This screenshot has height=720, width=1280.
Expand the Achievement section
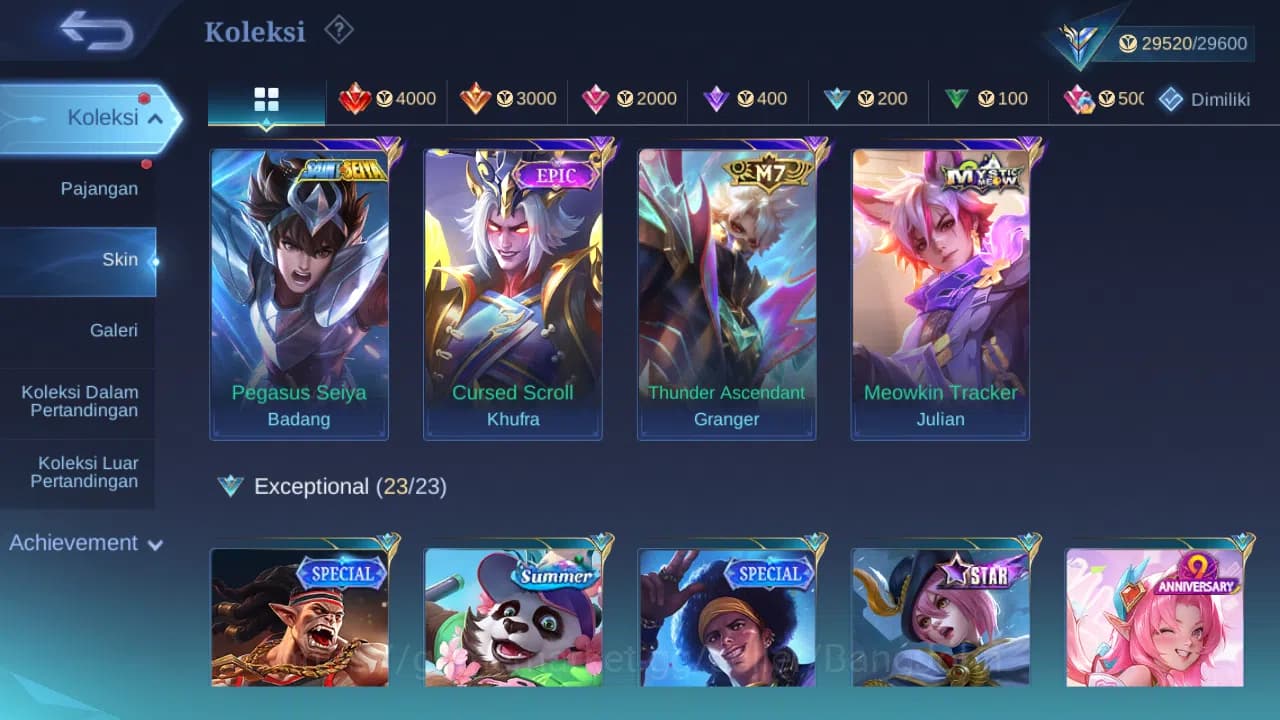[83, 542]
